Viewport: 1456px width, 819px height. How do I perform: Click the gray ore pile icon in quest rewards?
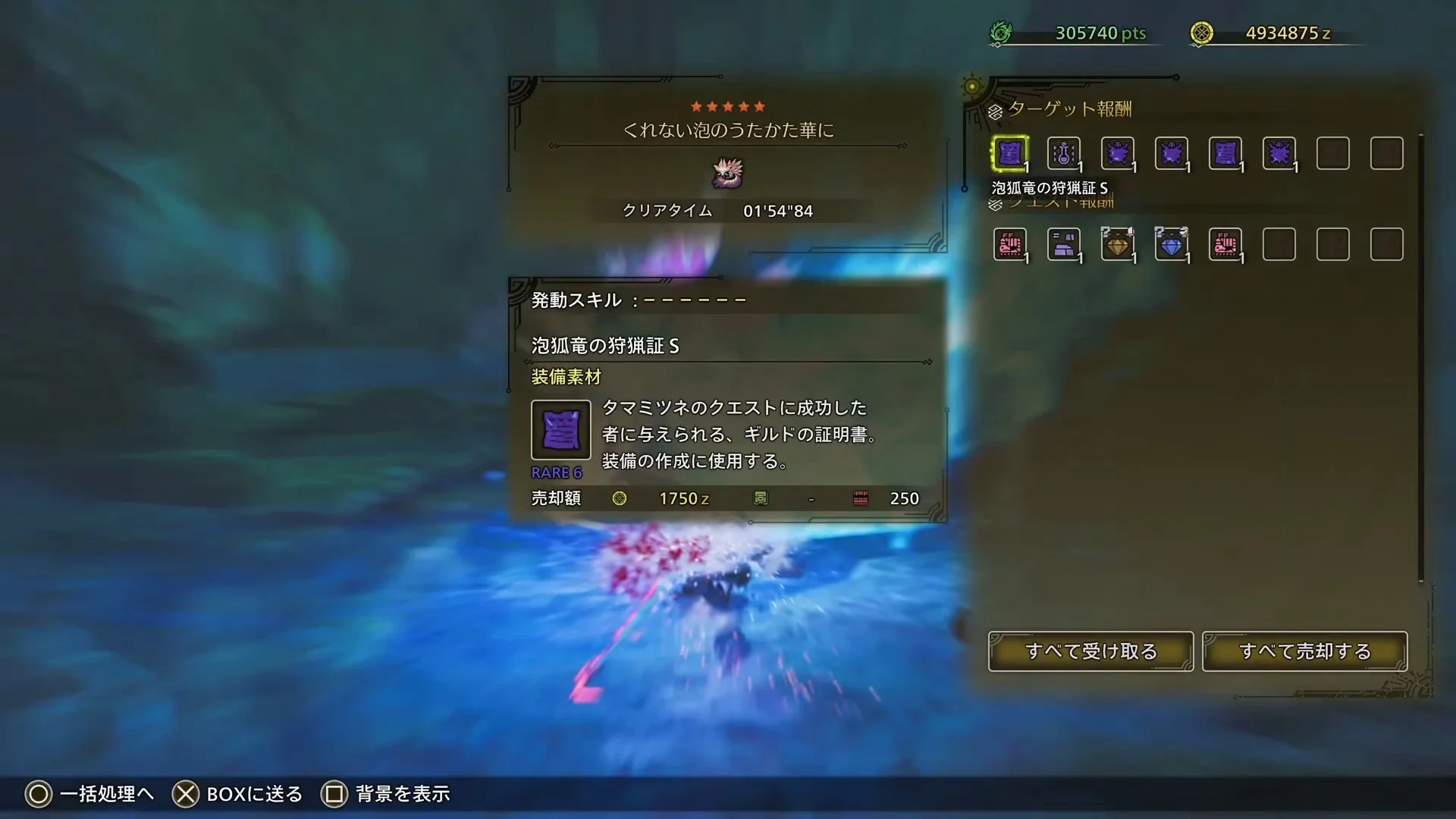point(1064,244)
